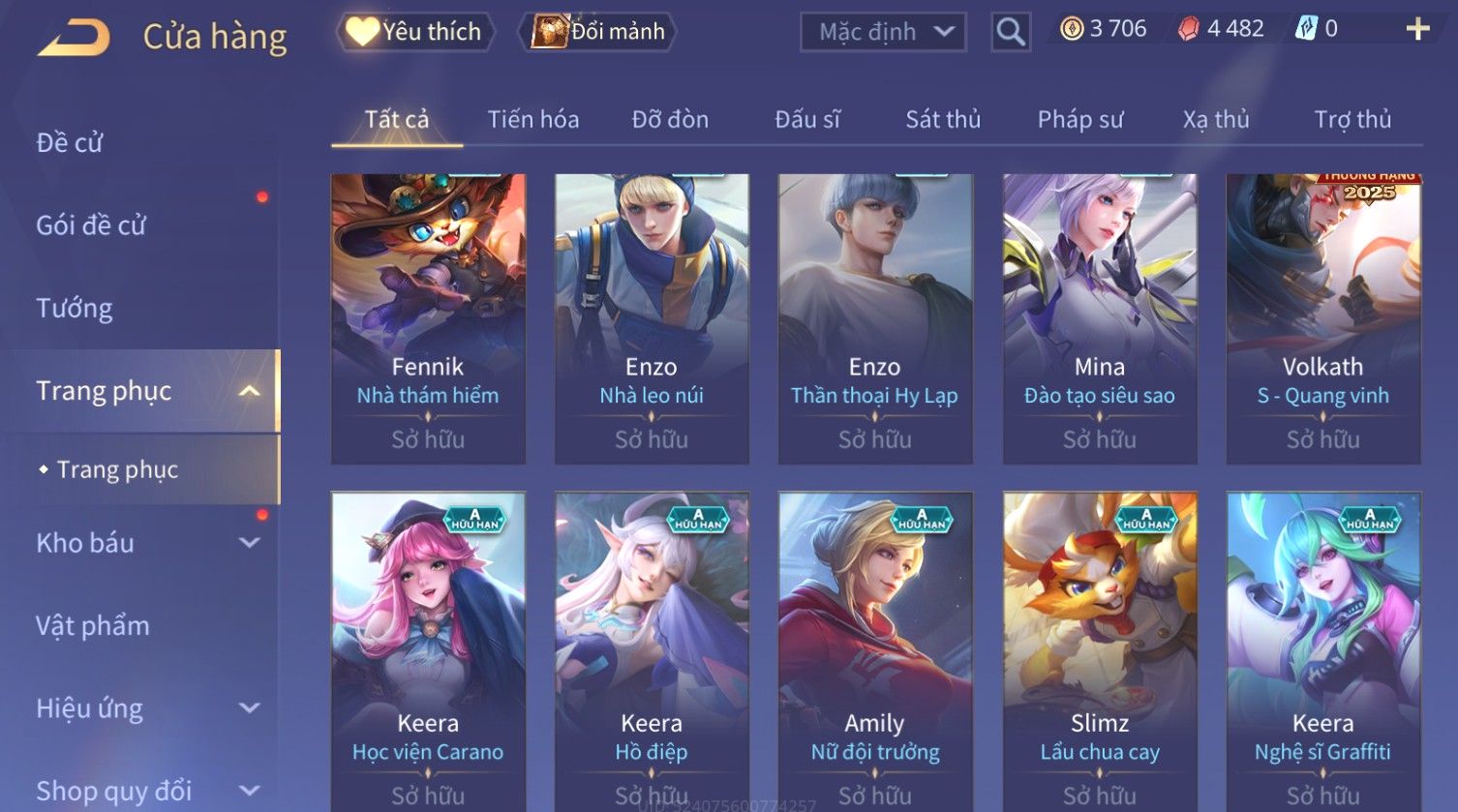Click the magnifying glass search icon

point(1011,32)
